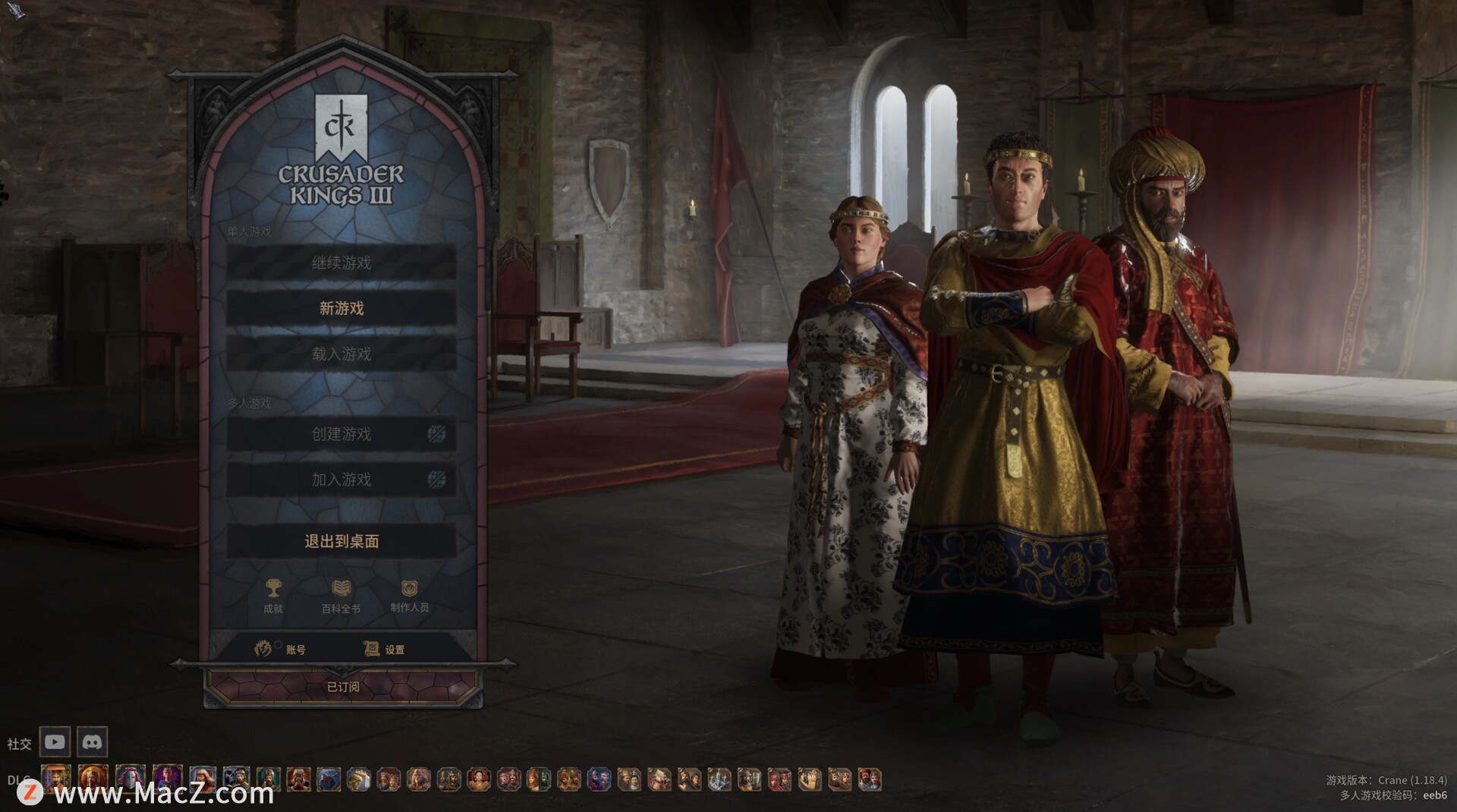
Task: Continue the game via 继续游戏
Action: pos(341,263)
